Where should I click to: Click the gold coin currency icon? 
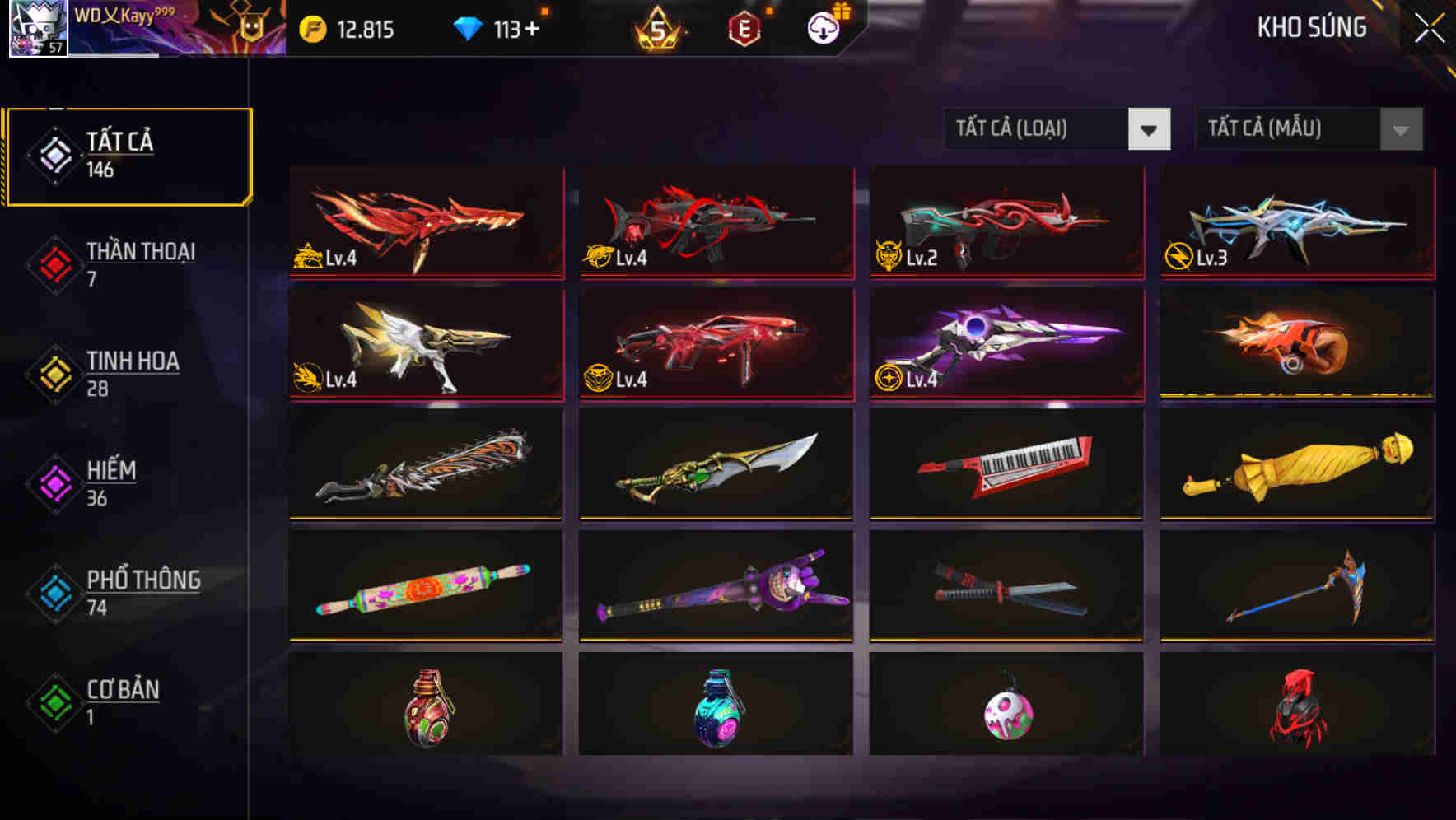[311, 27]
